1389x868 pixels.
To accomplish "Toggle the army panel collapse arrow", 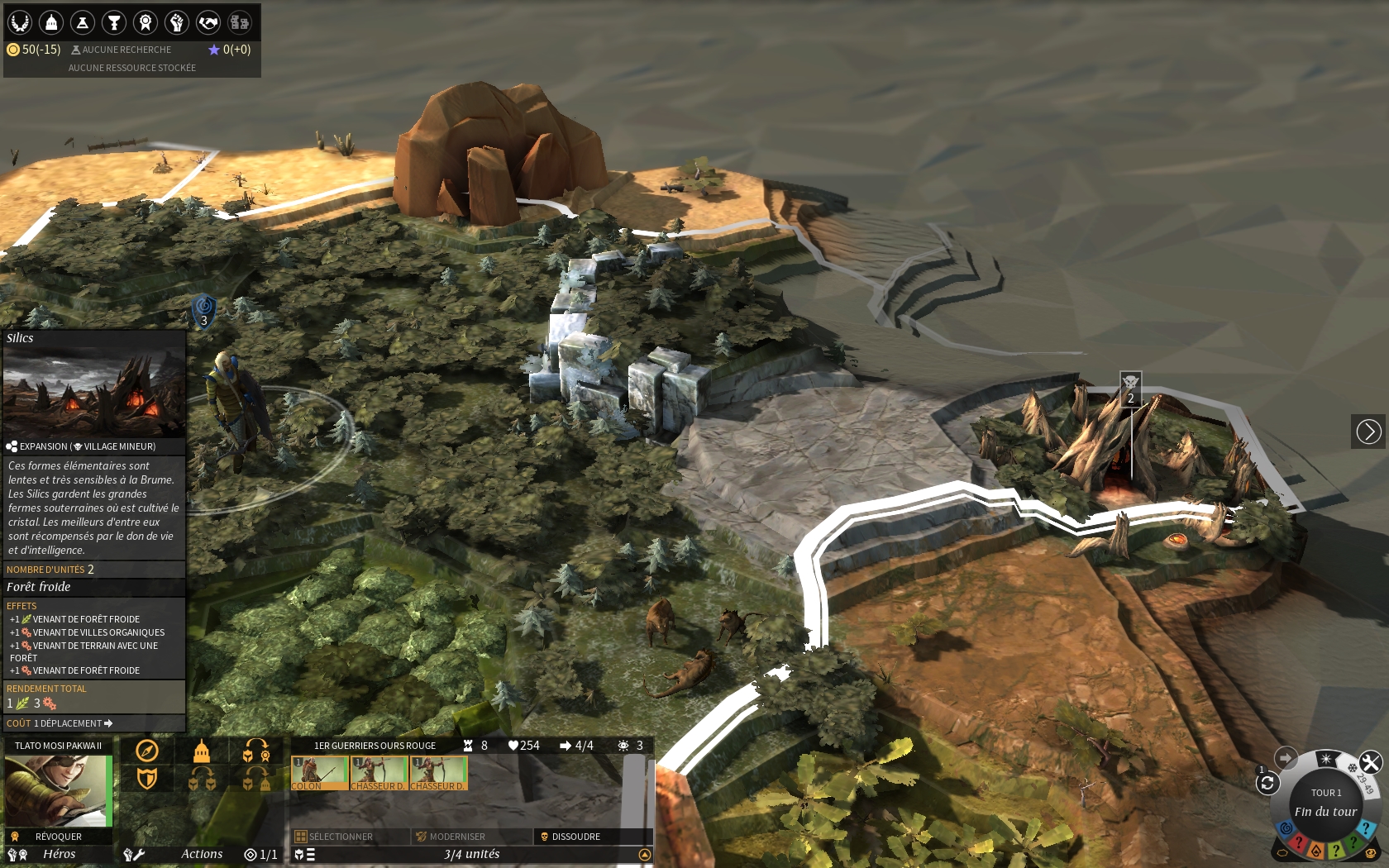I will coord(645,855).
